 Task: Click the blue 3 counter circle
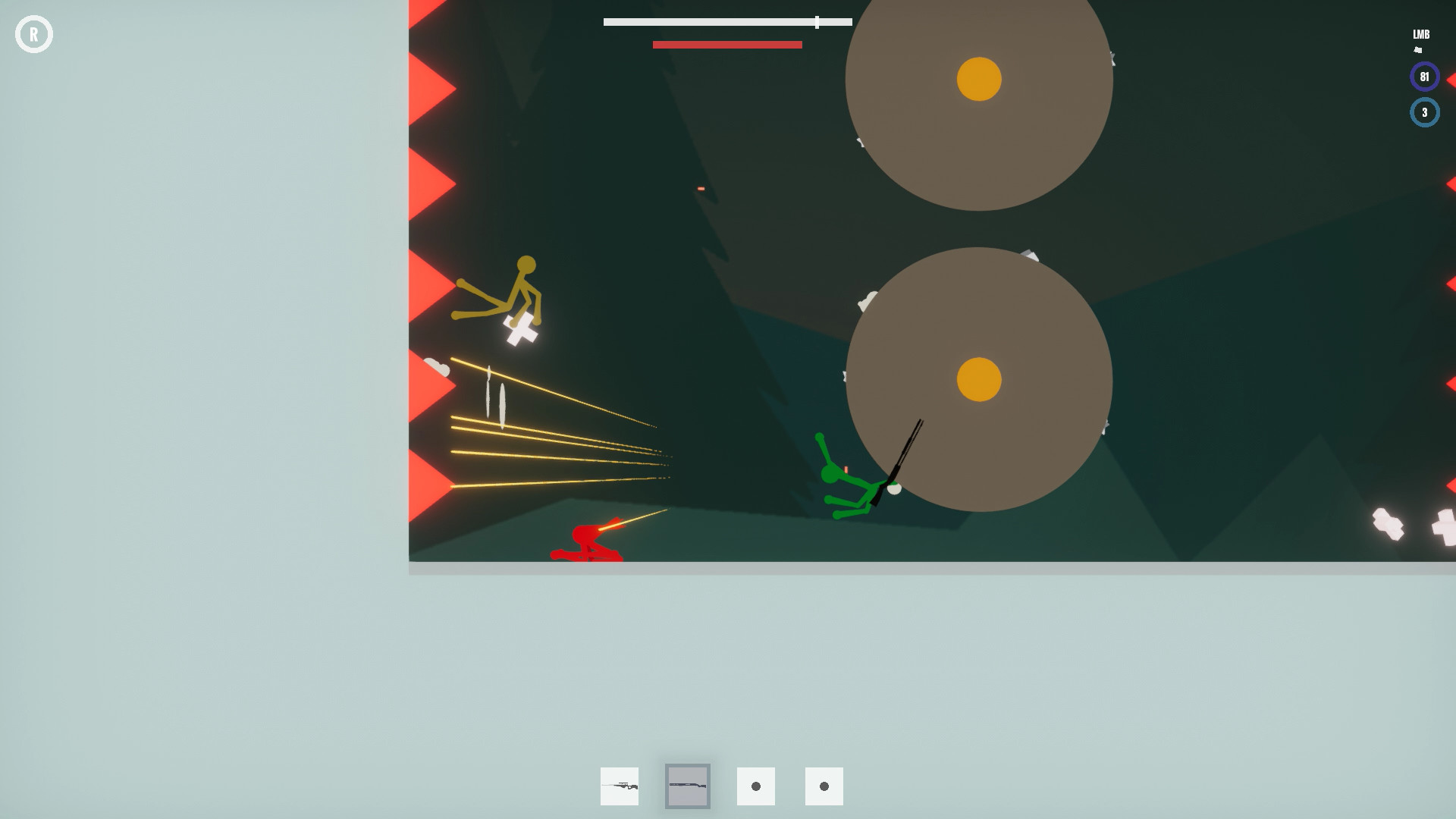(x=1423, y=112)
